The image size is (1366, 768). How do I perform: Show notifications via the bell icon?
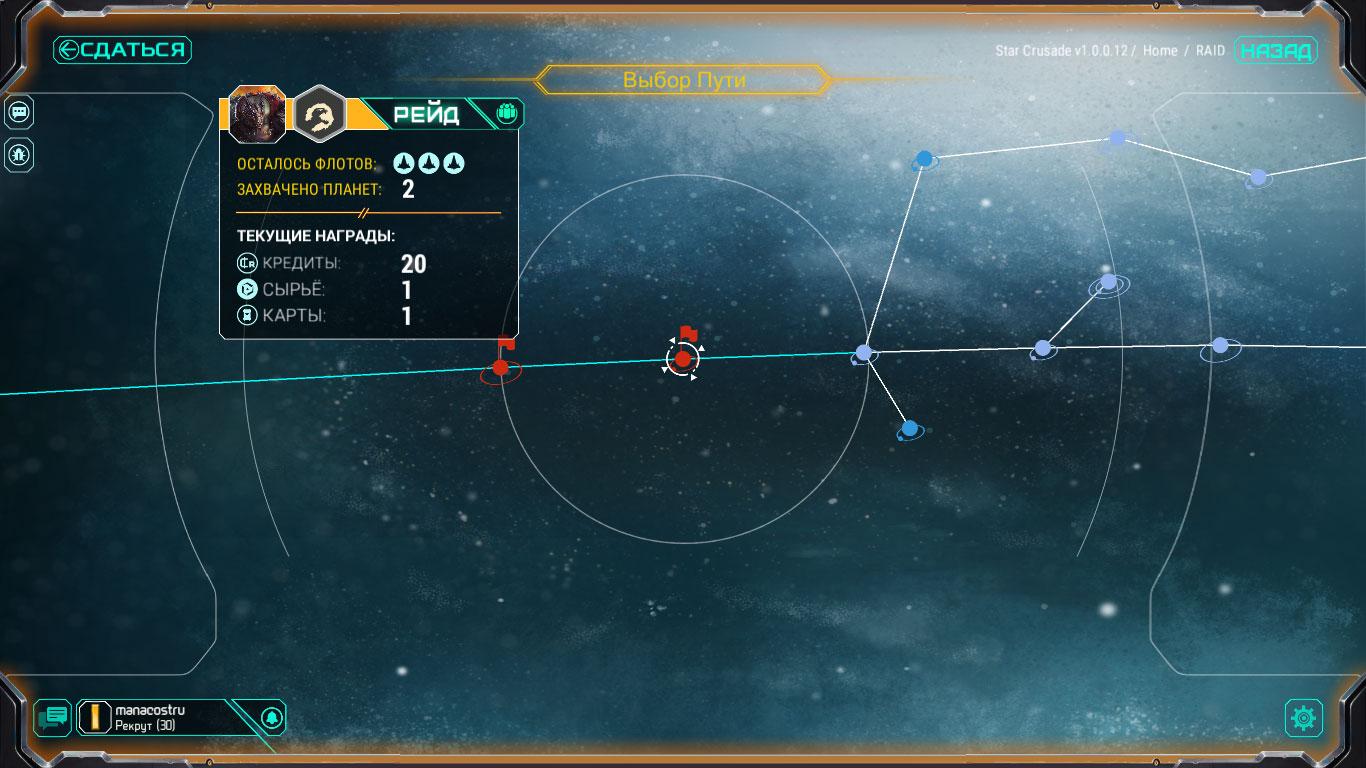(270, 717)
